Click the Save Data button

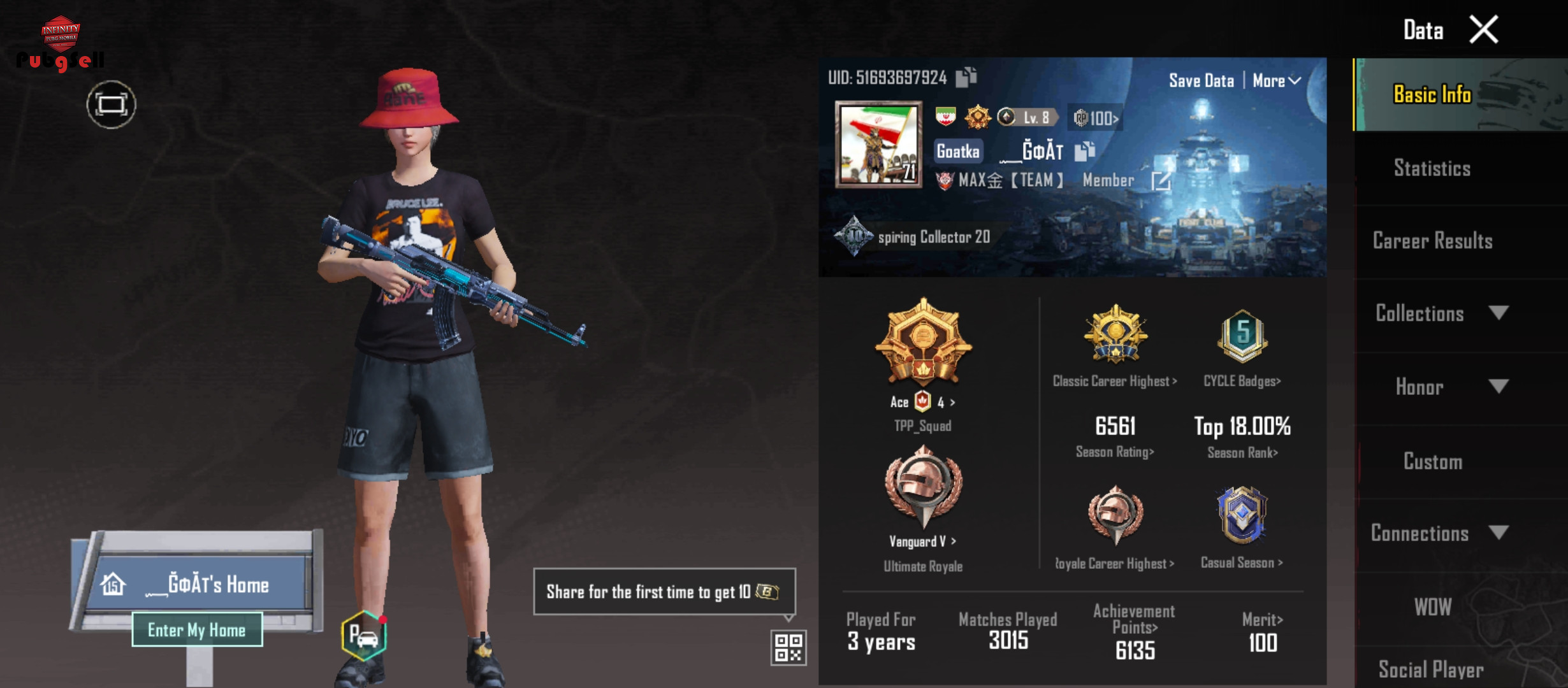point(1201,81)
